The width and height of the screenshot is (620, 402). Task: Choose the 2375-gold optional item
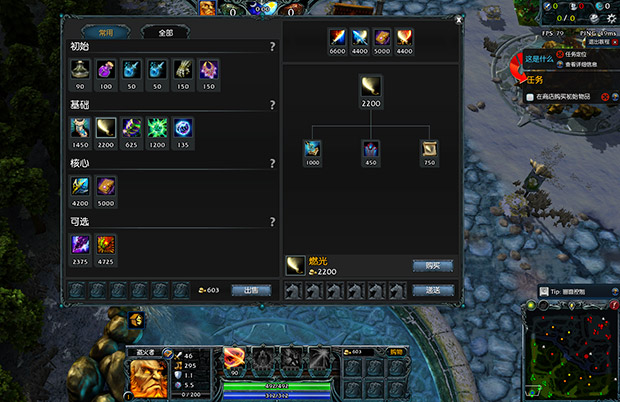(80, 244)
